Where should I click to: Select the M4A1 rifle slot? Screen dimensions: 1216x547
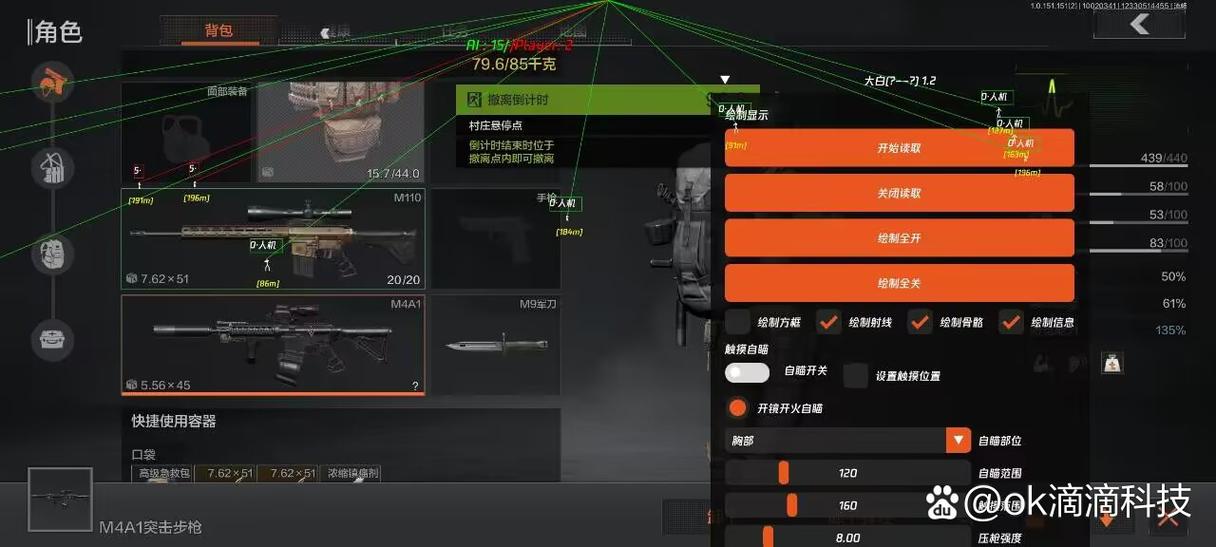click(273, 344)
